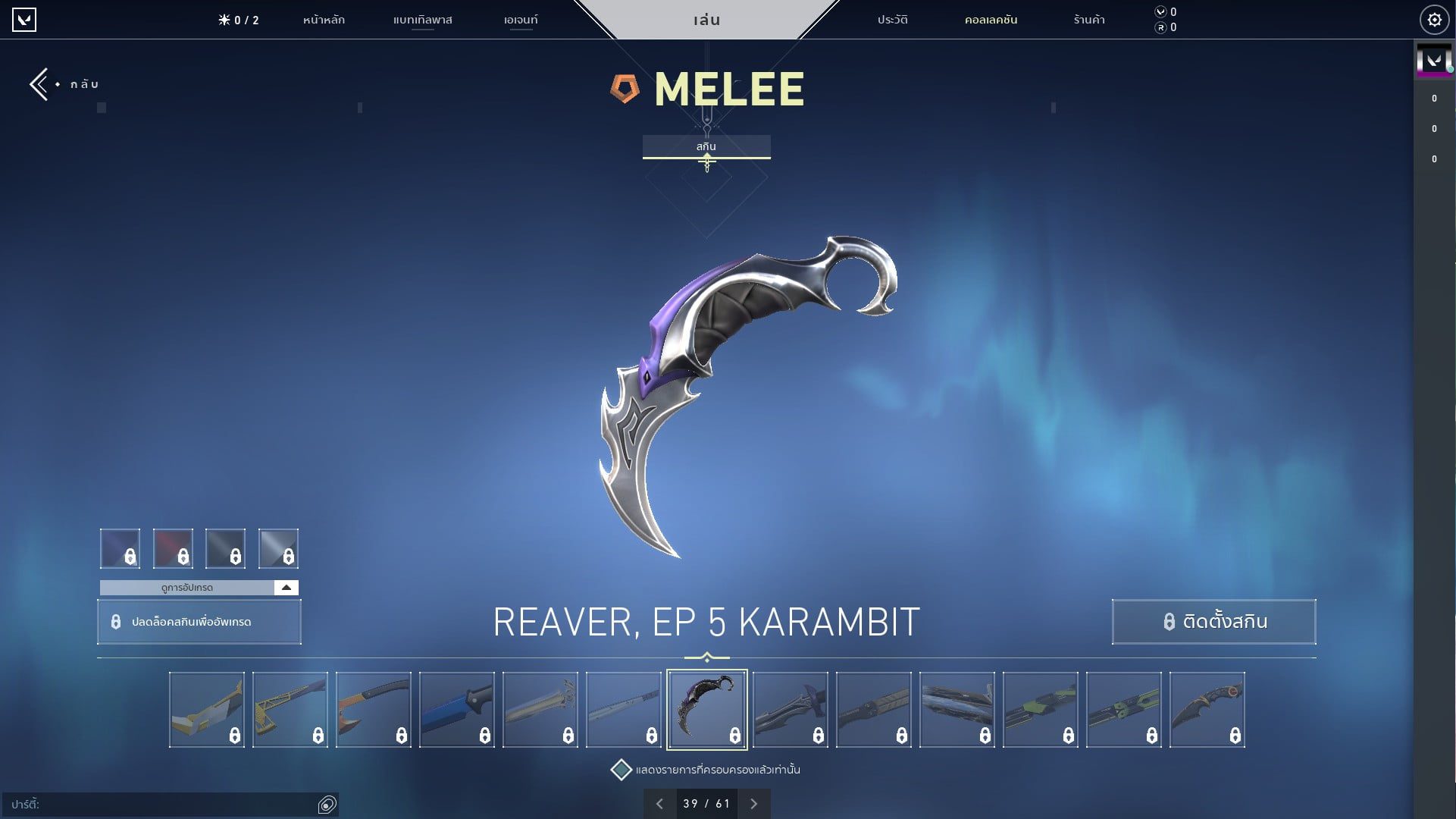Click the Radianite Points currency icon
The image size is (1456, 819).
pos(1160,27)
